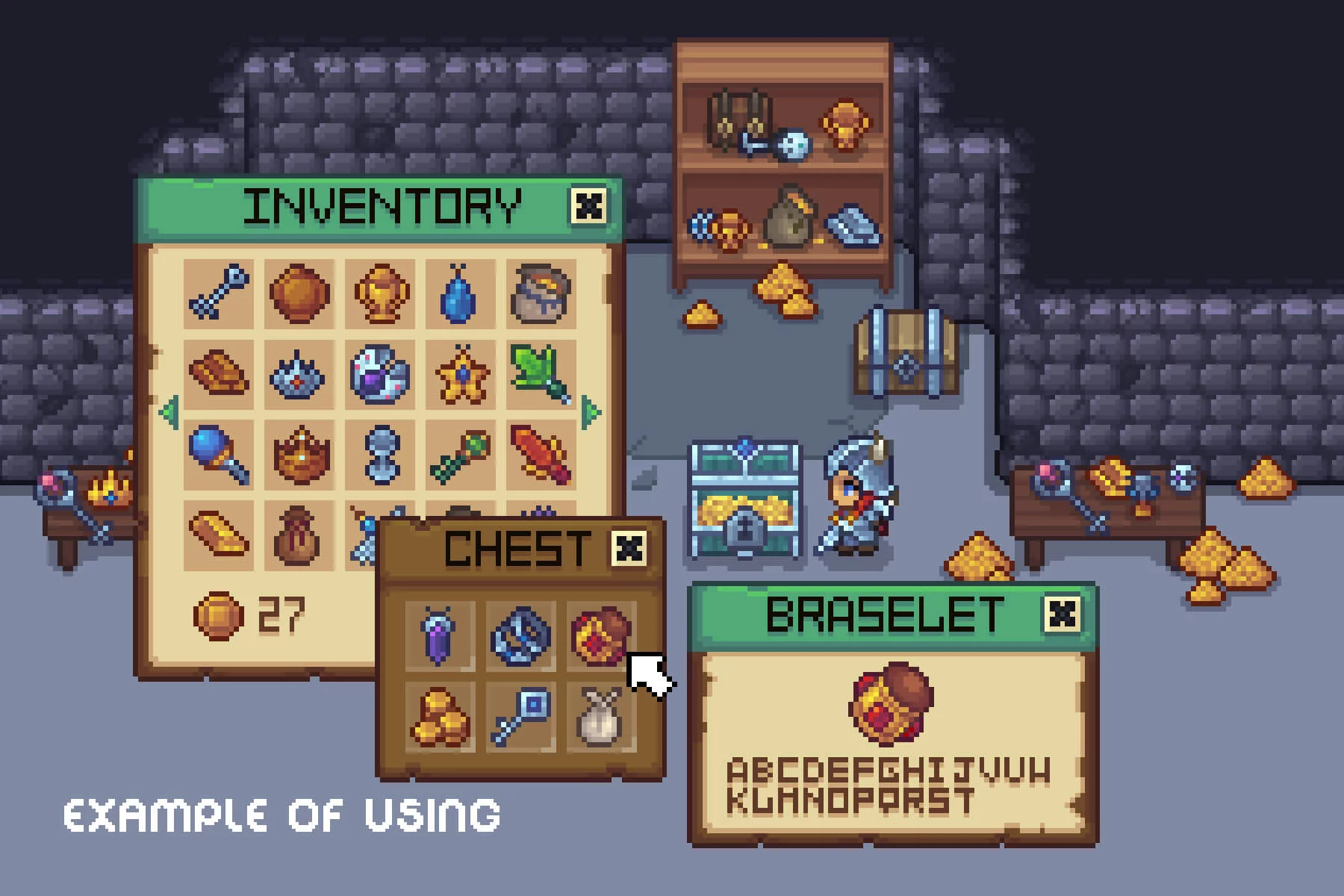Take the gold nuggets from the chest
This screenshot has width=1344, height=896.
click(440, 717)
